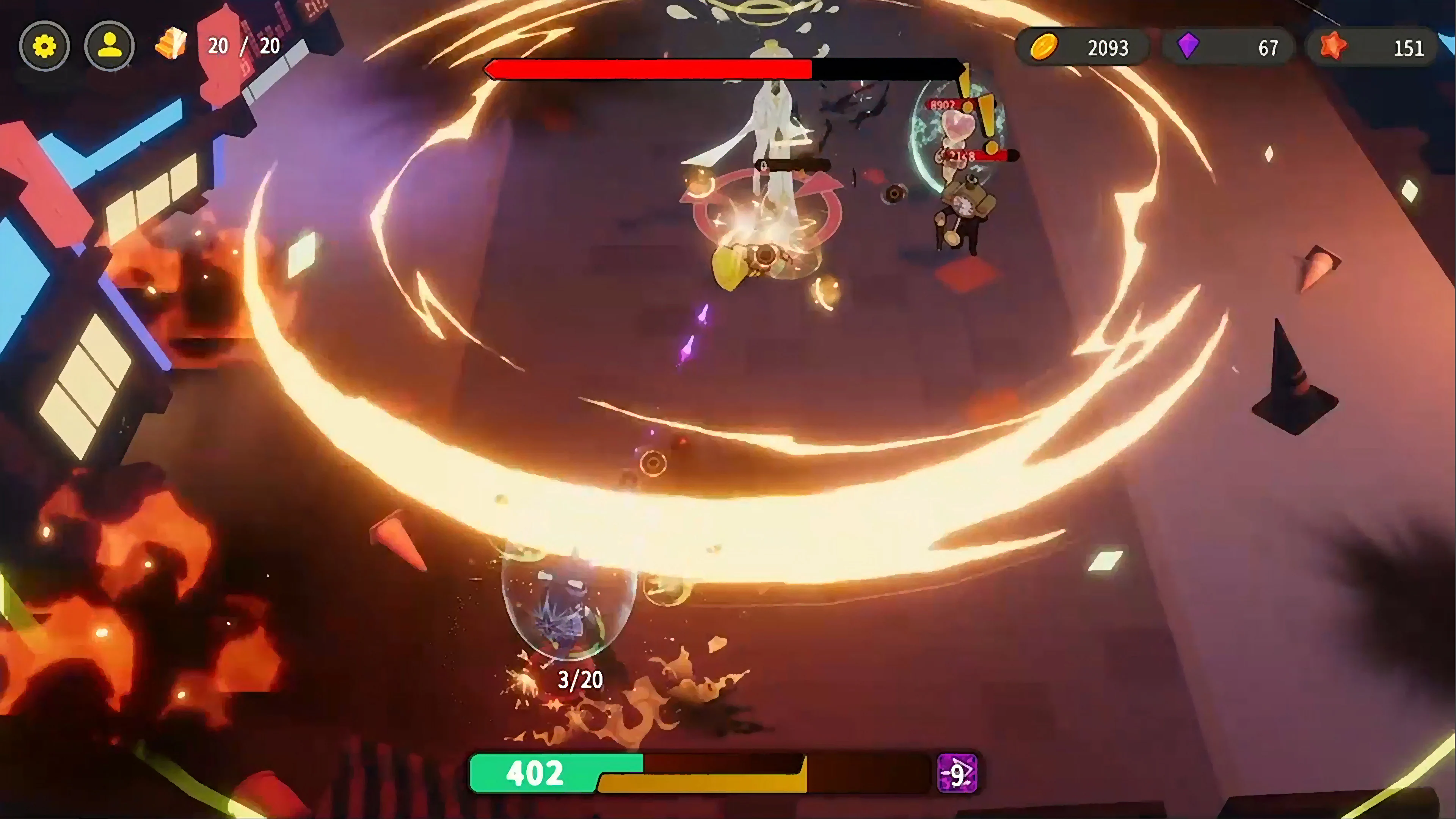Screen dimensions: 1456x819
Task: Toggle the settings button on or off
Action: (45, 46)
